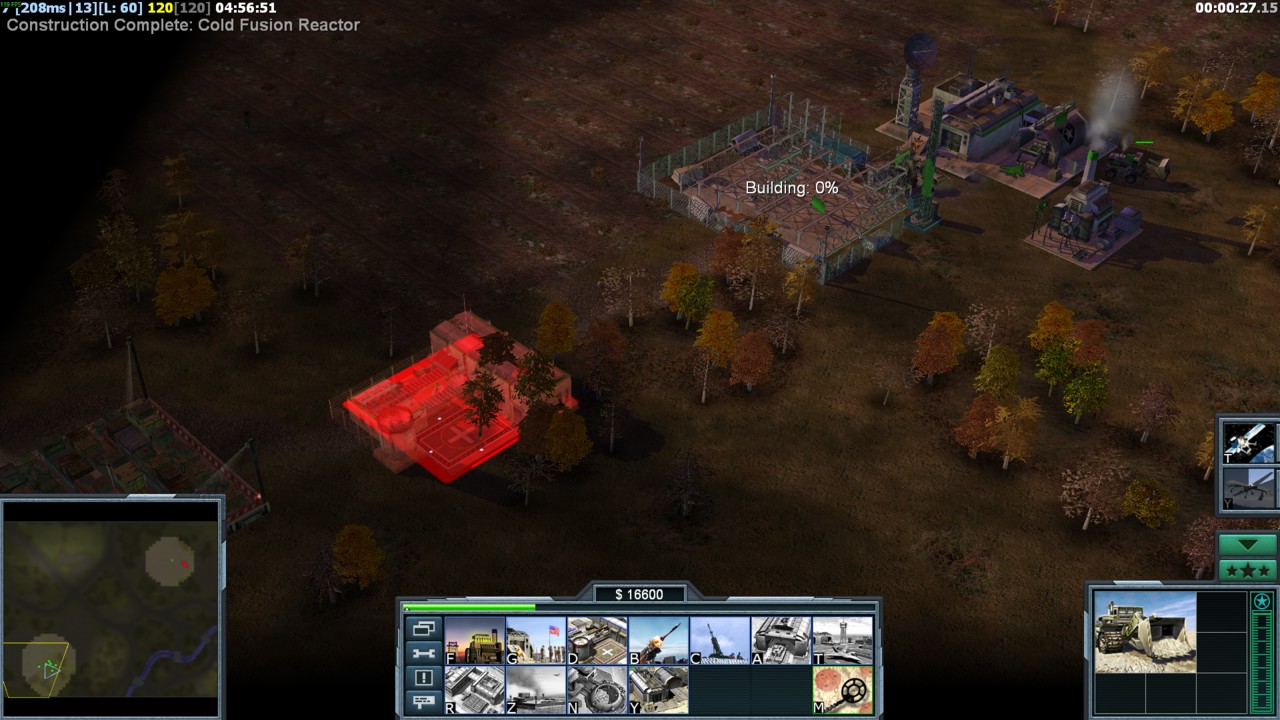1280x720 pixels.
Task: Open the chat message button
Action: 423,701
